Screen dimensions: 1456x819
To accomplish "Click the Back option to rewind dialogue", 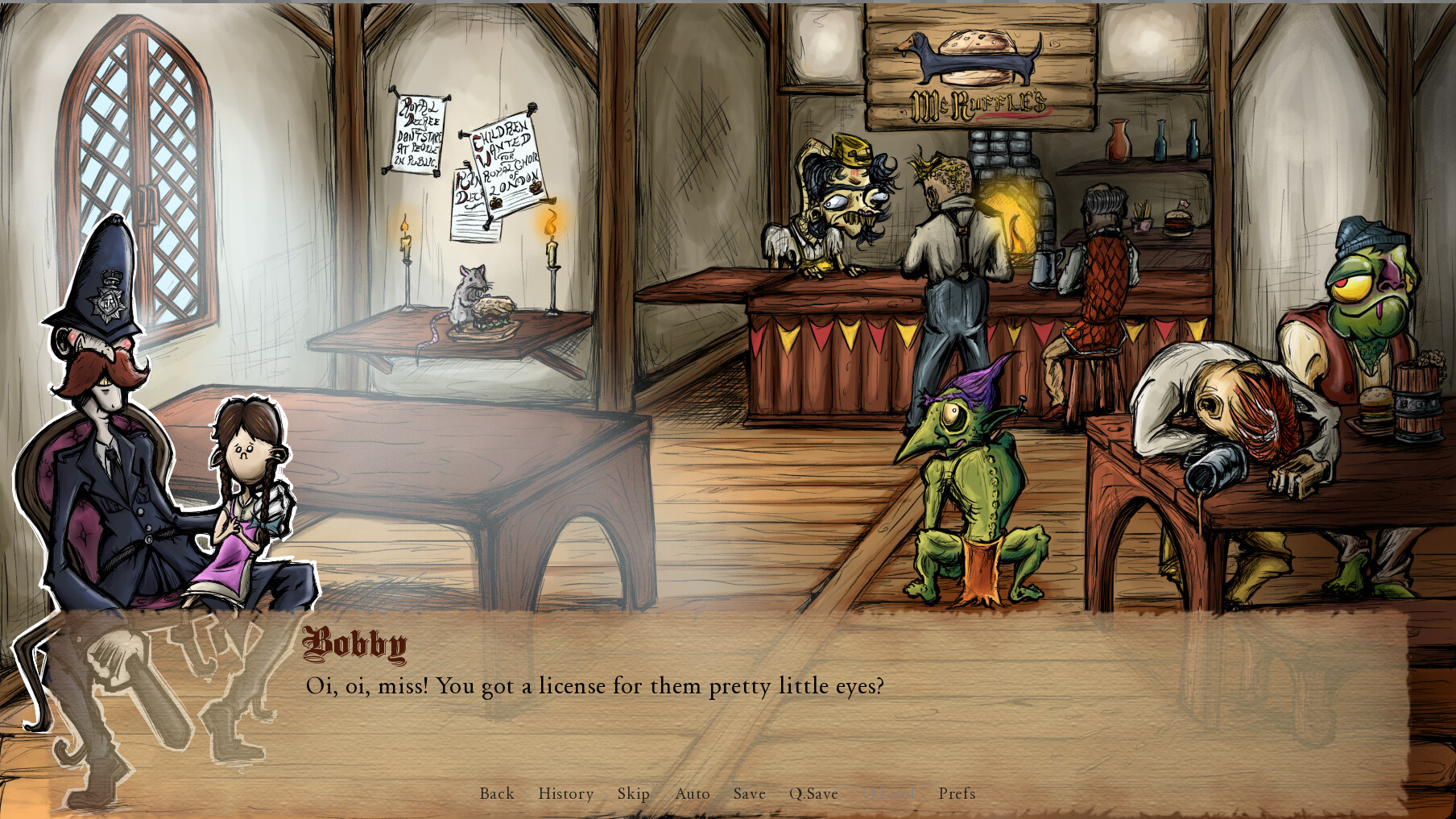I will click(495, 794).
